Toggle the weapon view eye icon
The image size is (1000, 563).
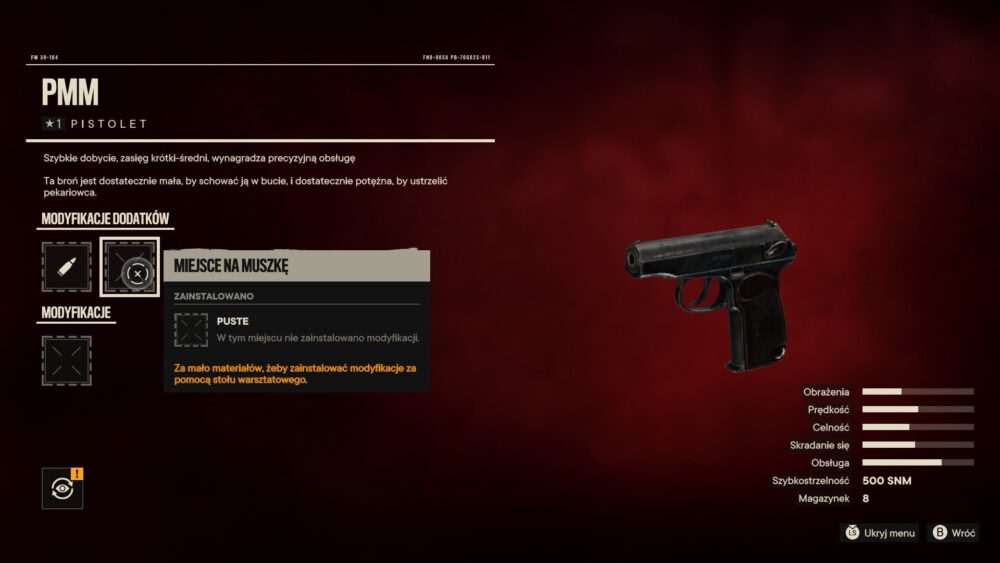[x=62, y=488]
